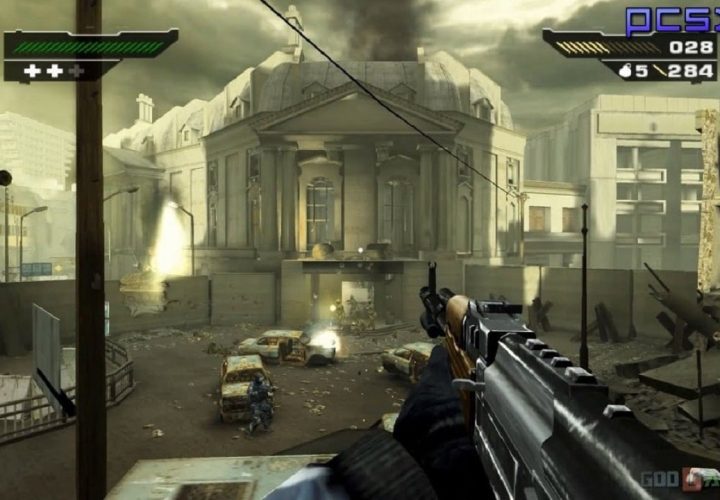Select the dimmed health pack cross icon
This screenshot has height=500, width=720.
pyautogui.click(x=77, y=71)
